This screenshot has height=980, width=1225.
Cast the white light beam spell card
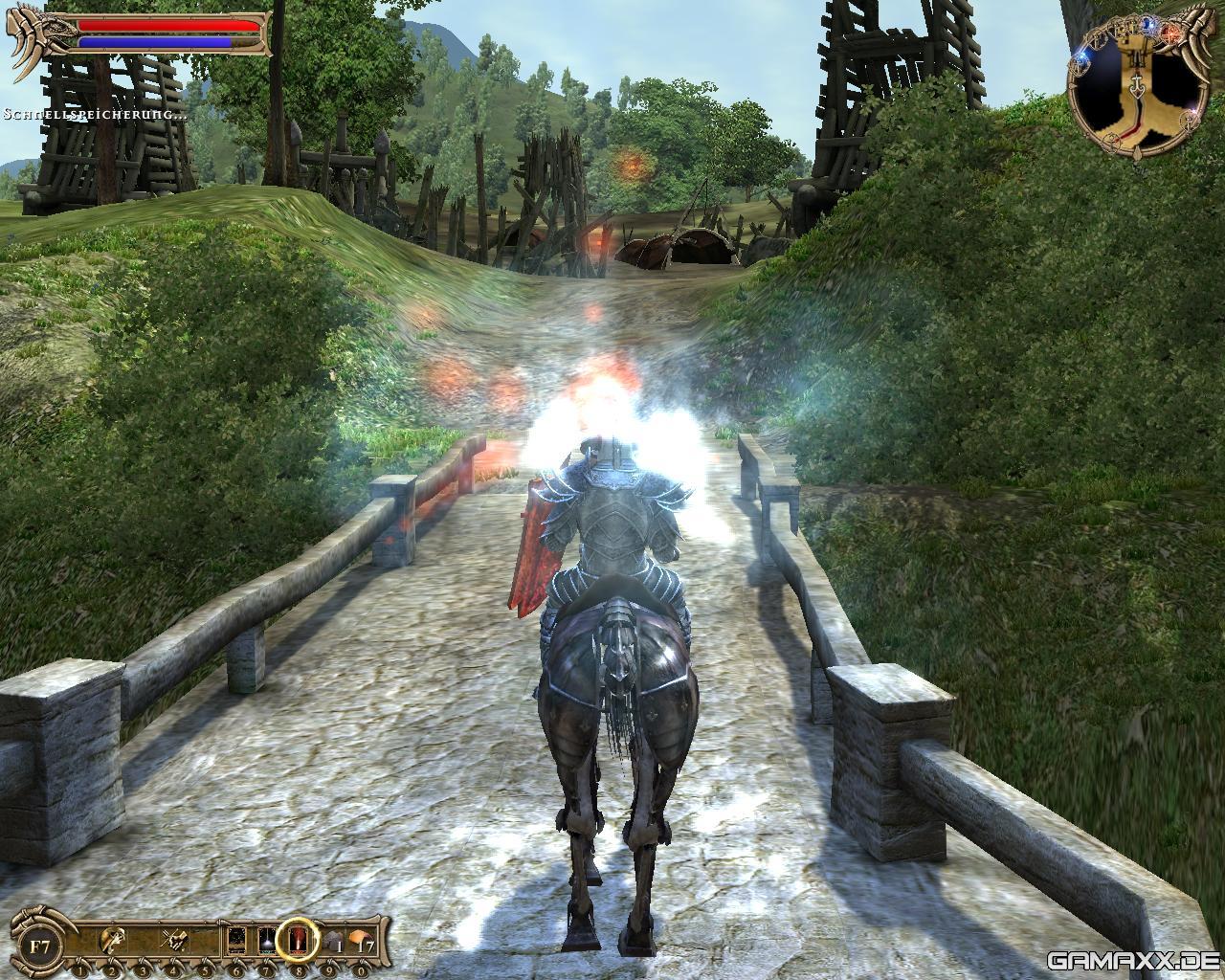(267, 943)
